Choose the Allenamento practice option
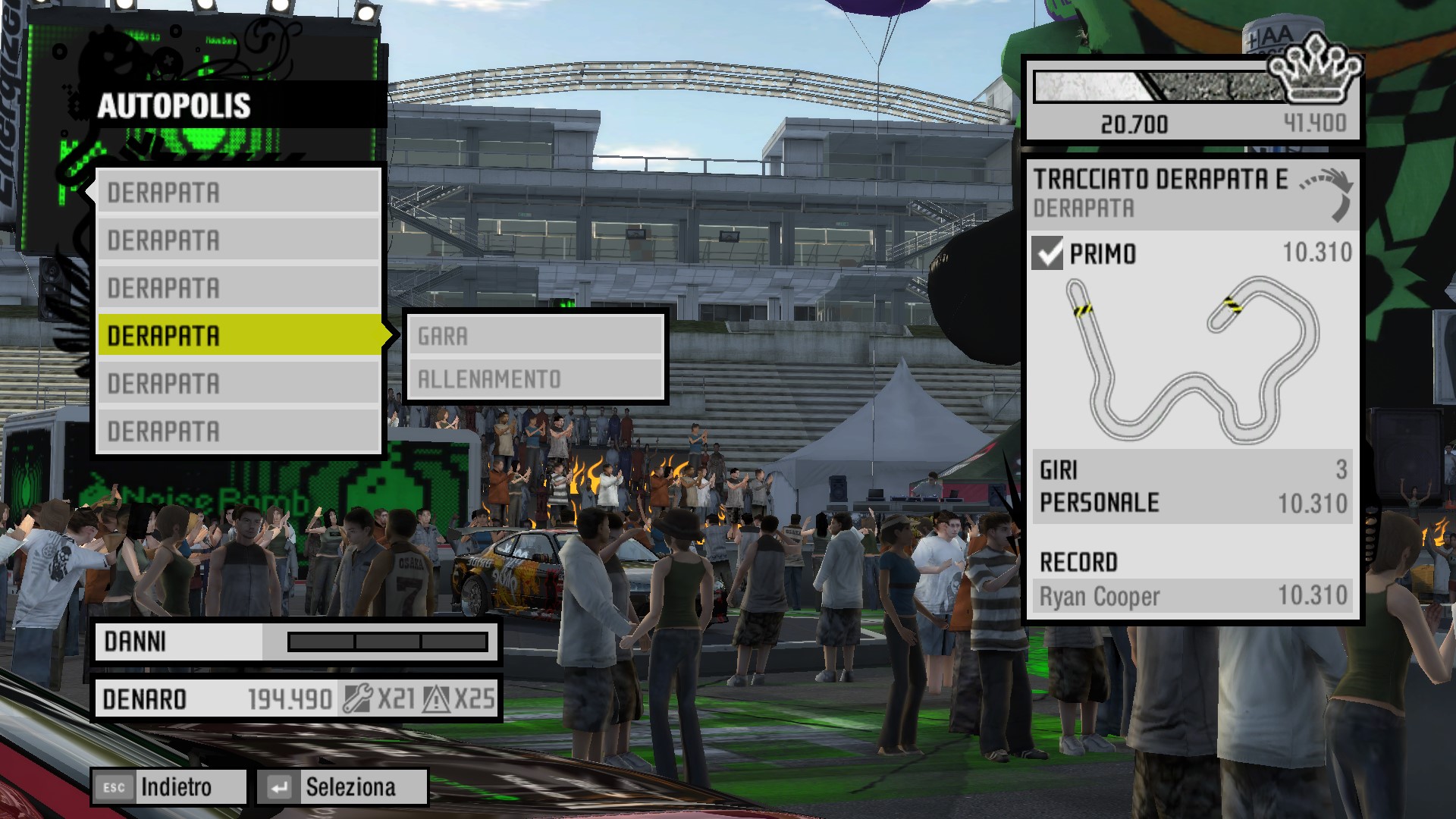The image size is (1456, 819). click(x=535, y=378)
